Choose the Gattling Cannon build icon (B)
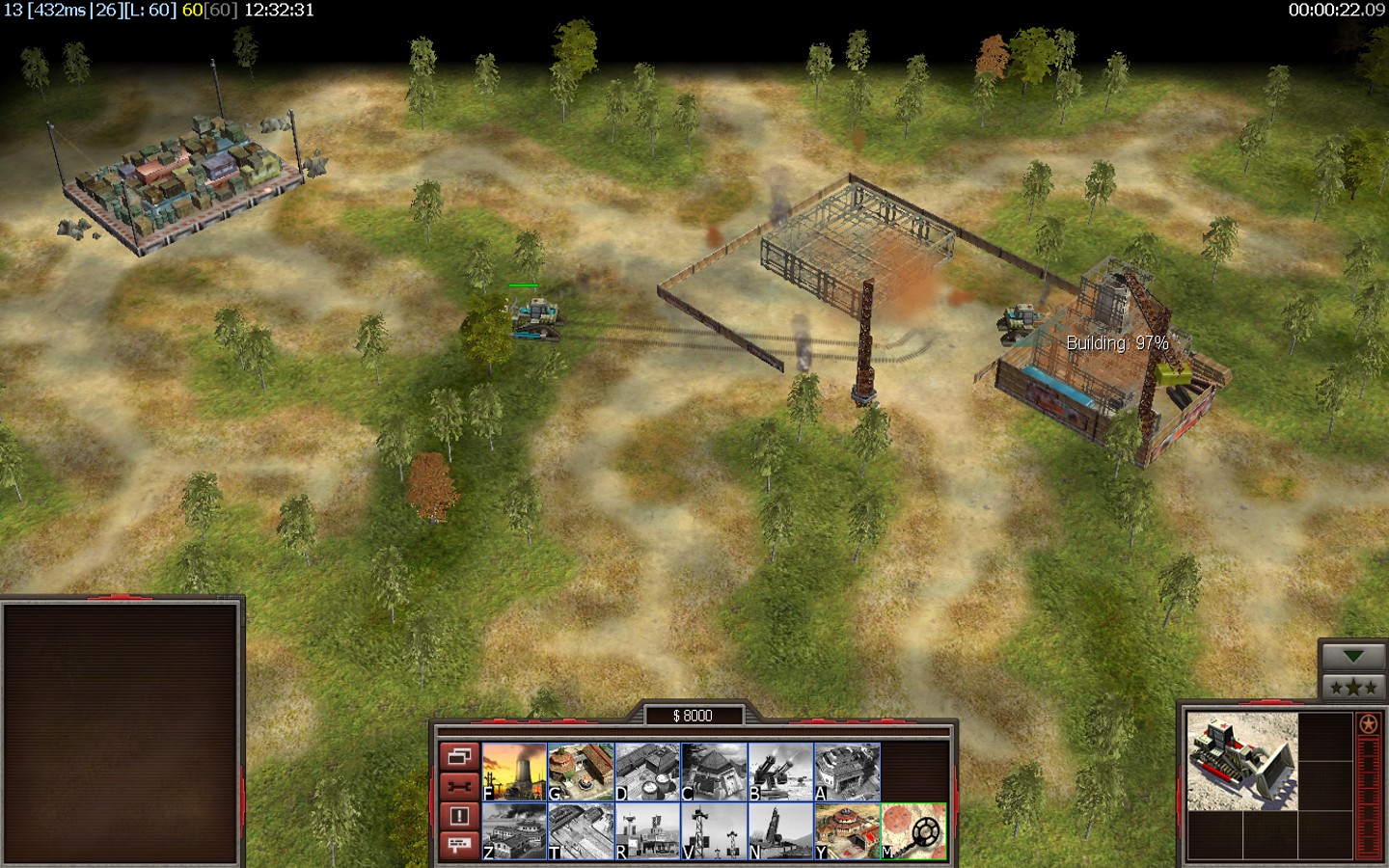The width and height of the screenshot is (1389, 868). point(780,772)
